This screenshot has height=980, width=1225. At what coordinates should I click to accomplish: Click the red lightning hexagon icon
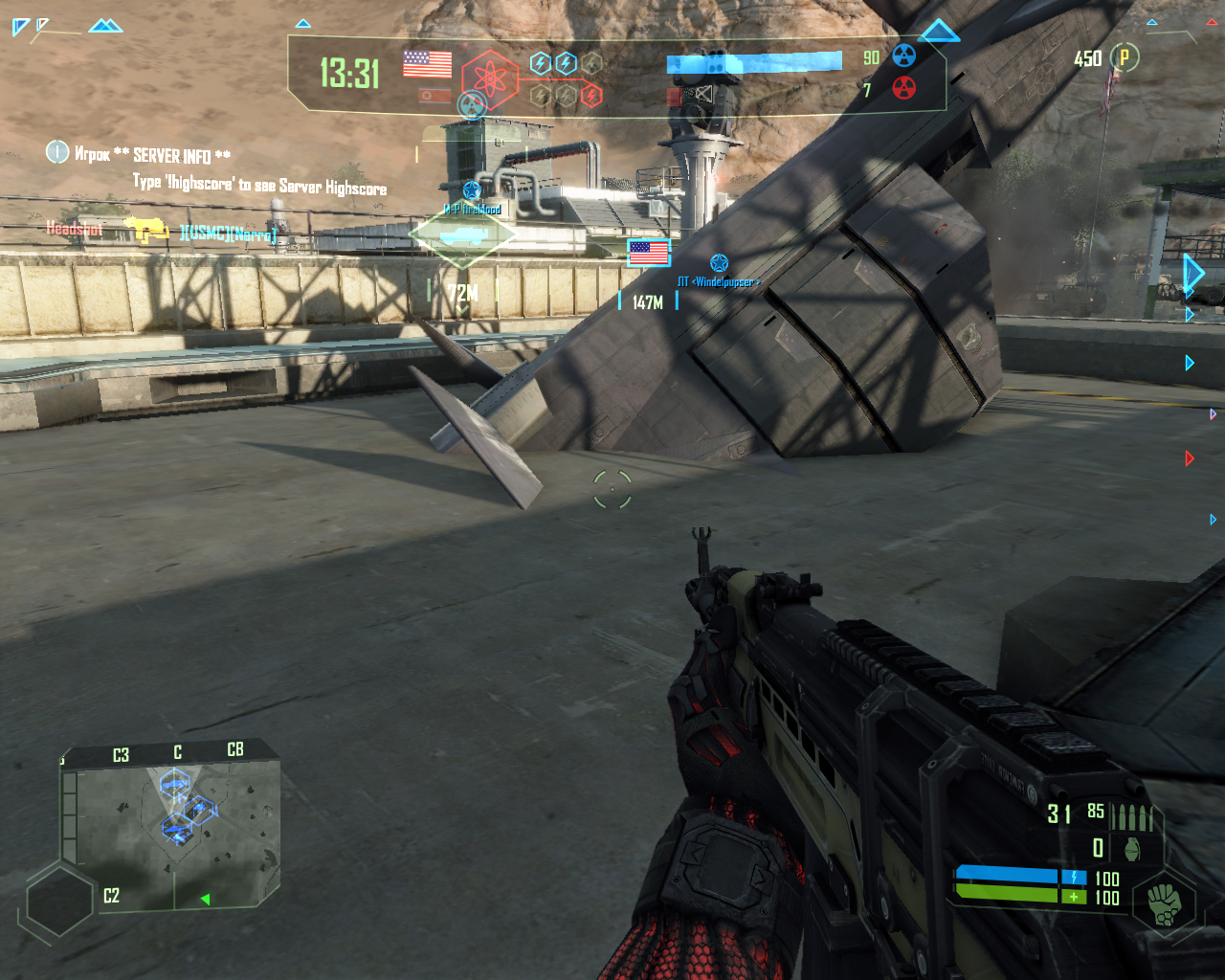click(x=591, y=95)
